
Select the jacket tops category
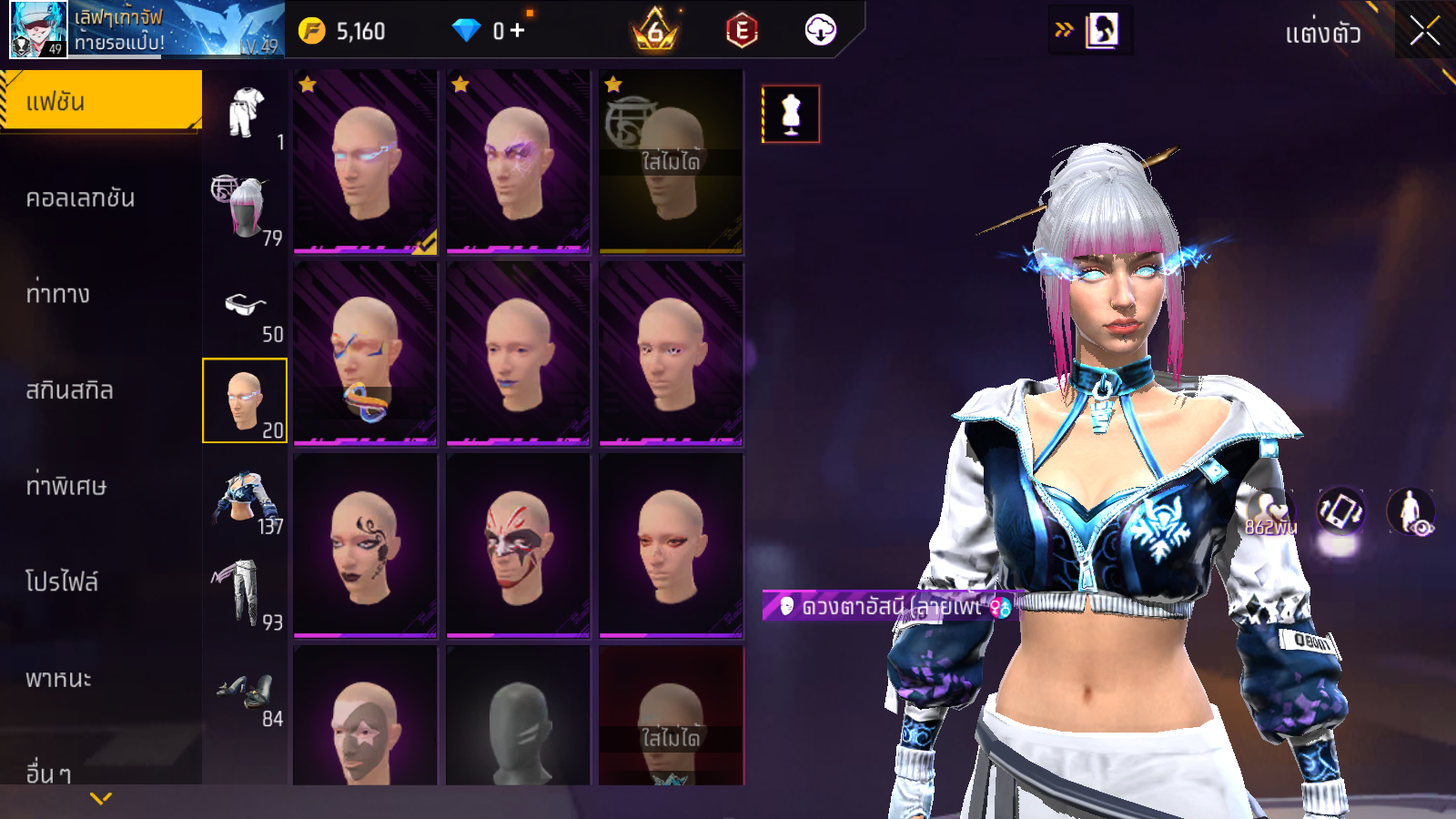pyautogui.click(x=245, y=497)
